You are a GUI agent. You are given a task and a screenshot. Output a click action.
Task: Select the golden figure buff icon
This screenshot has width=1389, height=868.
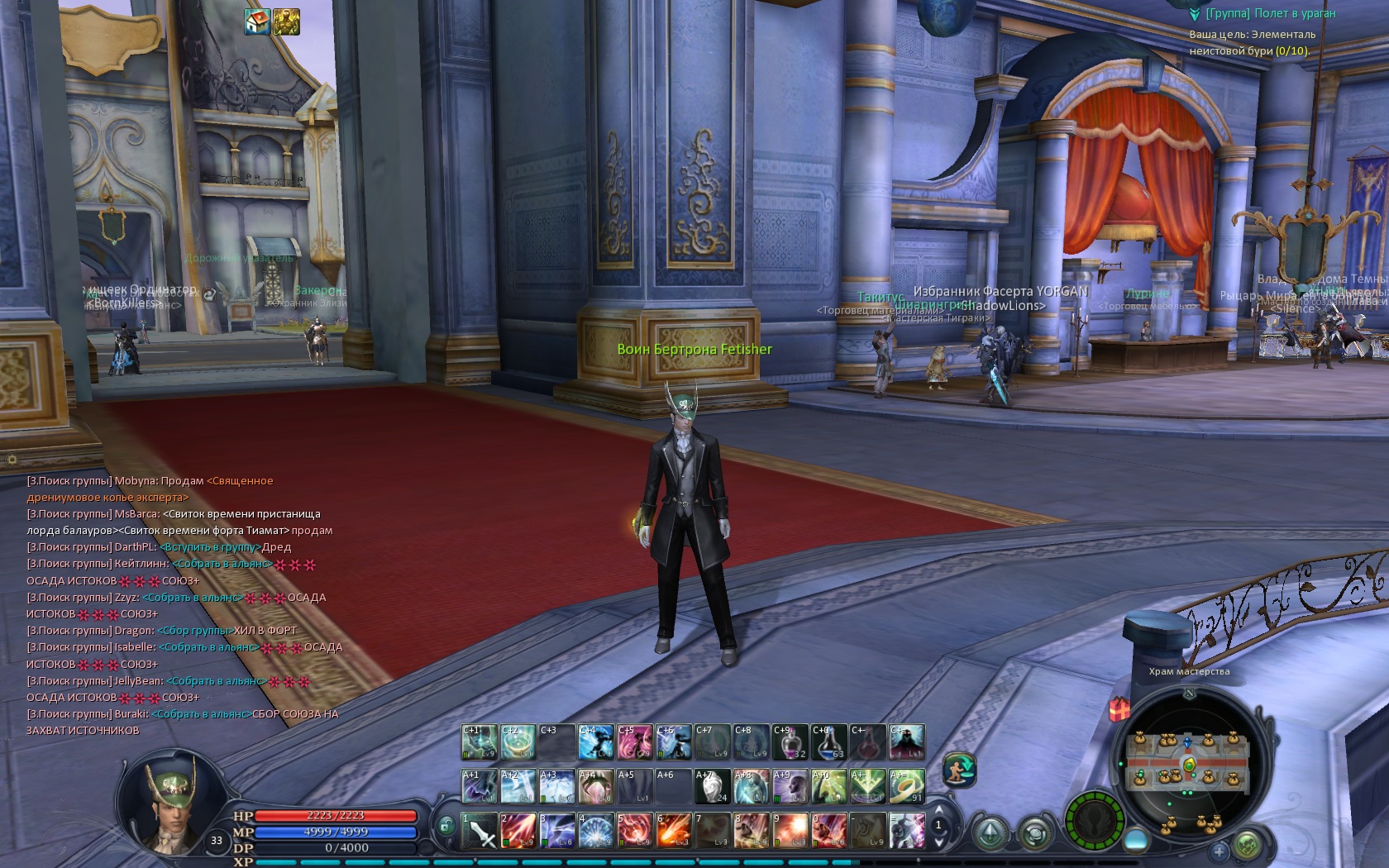(287, 22)
